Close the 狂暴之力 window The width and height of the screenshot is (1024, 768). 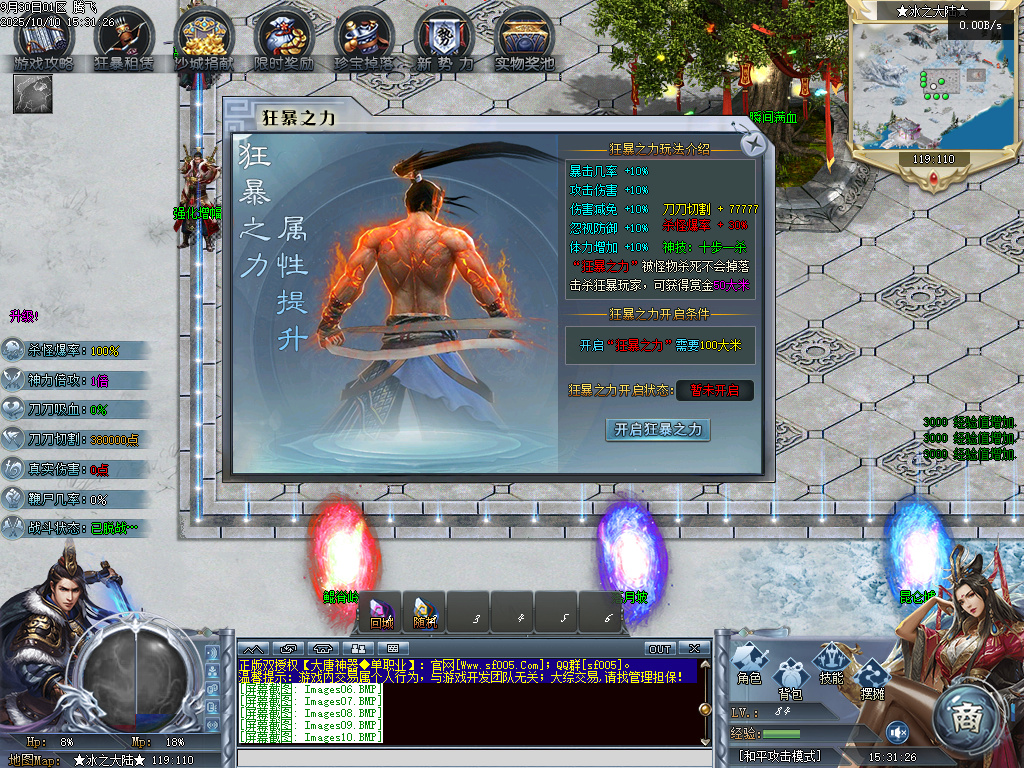coord(755,144)
